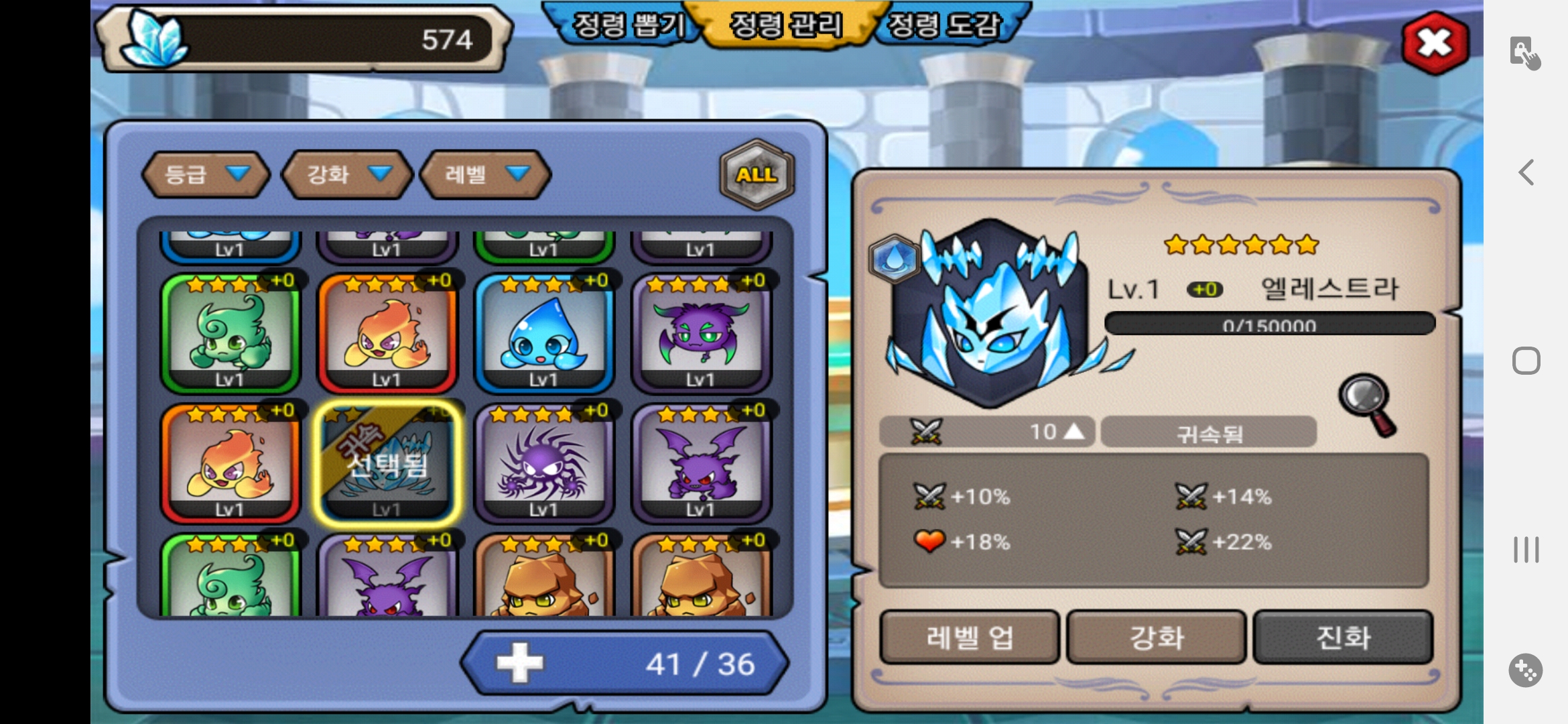Choose the purple spider spirit
Image resolution: width=1568 pixels, height=724 pixels.
(543, 463)
